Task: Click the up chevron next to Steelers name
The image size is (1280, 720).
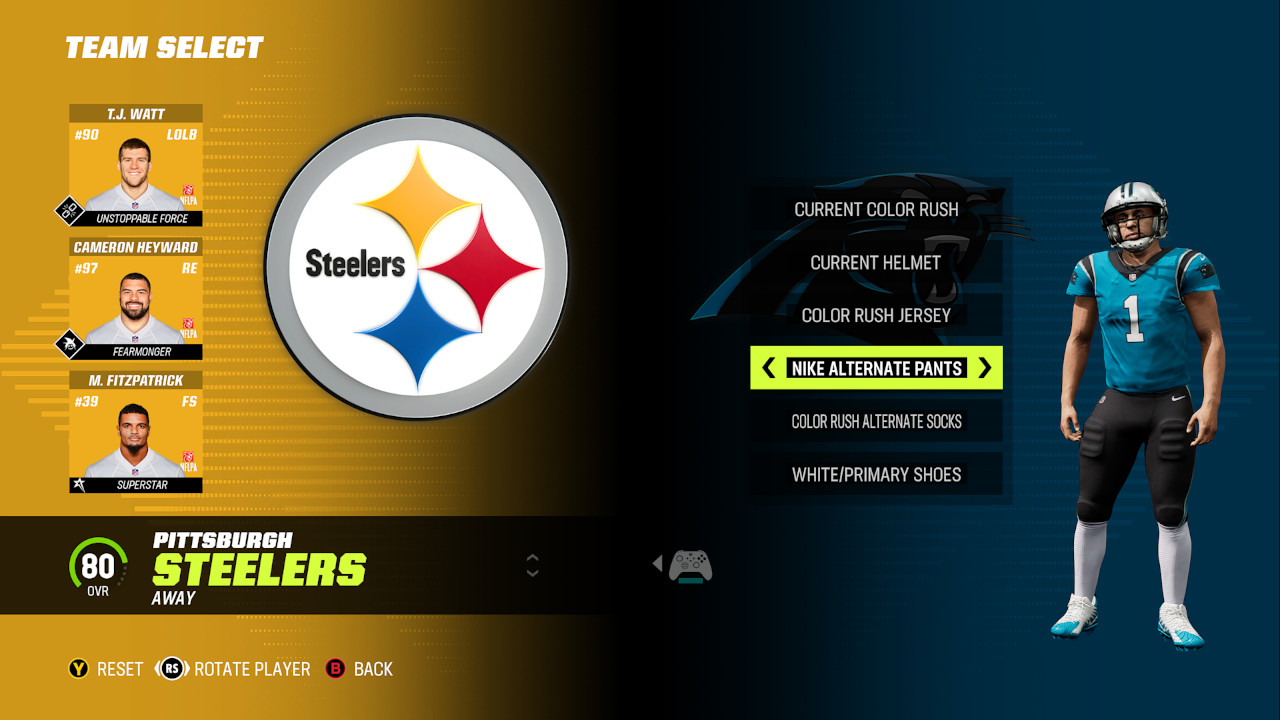Action: (x=531, y=558)
